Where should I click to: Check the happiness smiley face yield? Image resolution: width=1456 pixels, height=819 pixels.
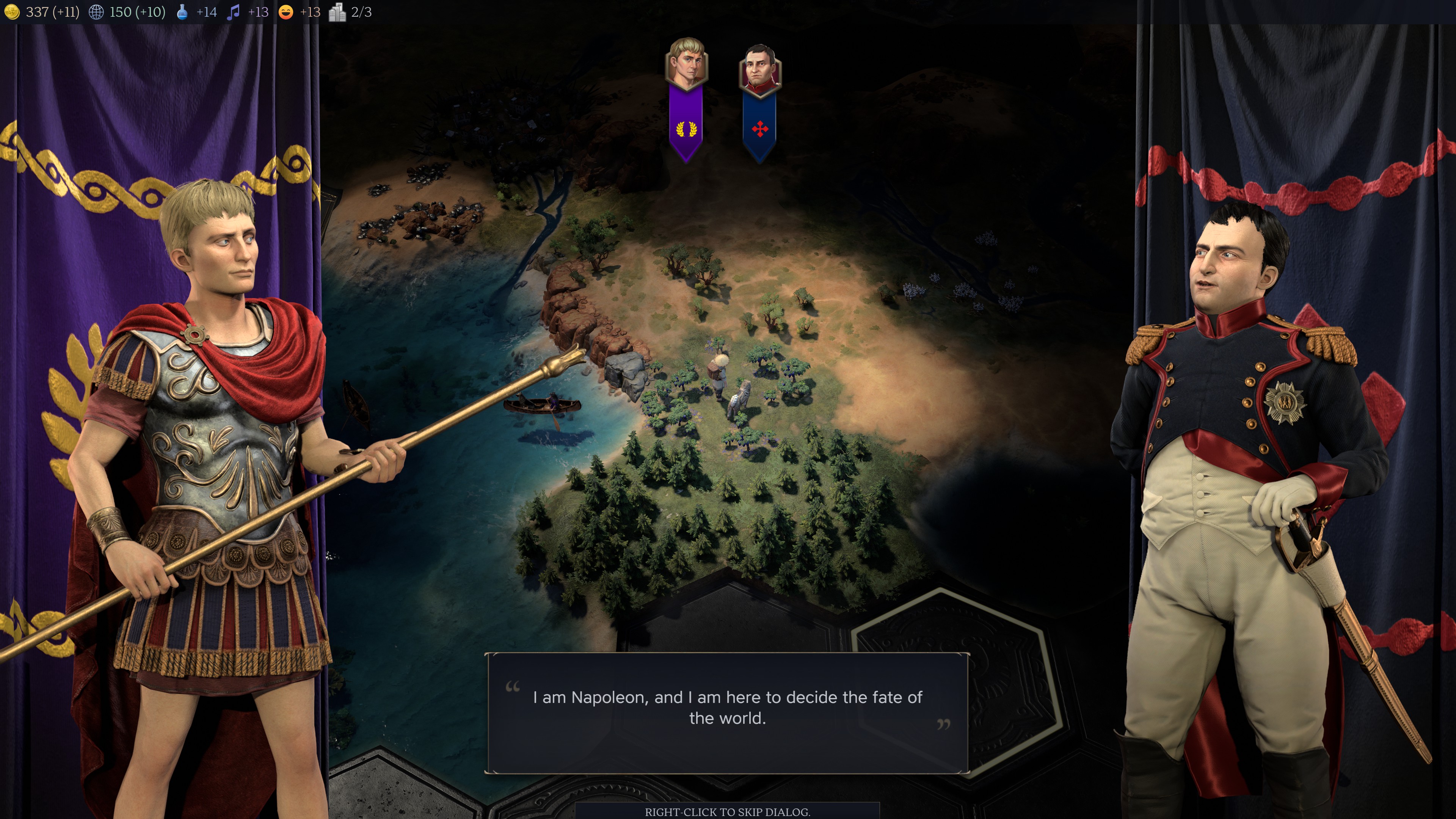pyautogui.click(x=286, y=12)
